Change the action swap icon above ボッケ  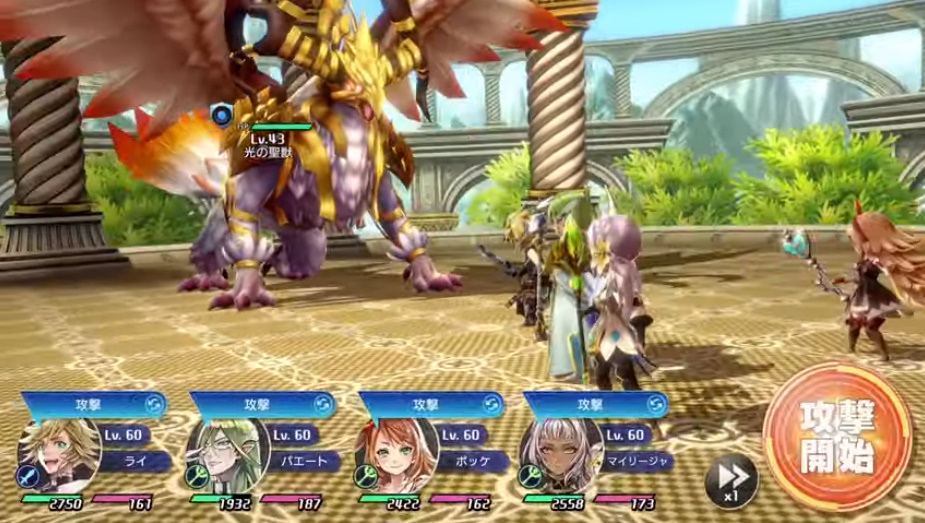click(x=491, y=404)
